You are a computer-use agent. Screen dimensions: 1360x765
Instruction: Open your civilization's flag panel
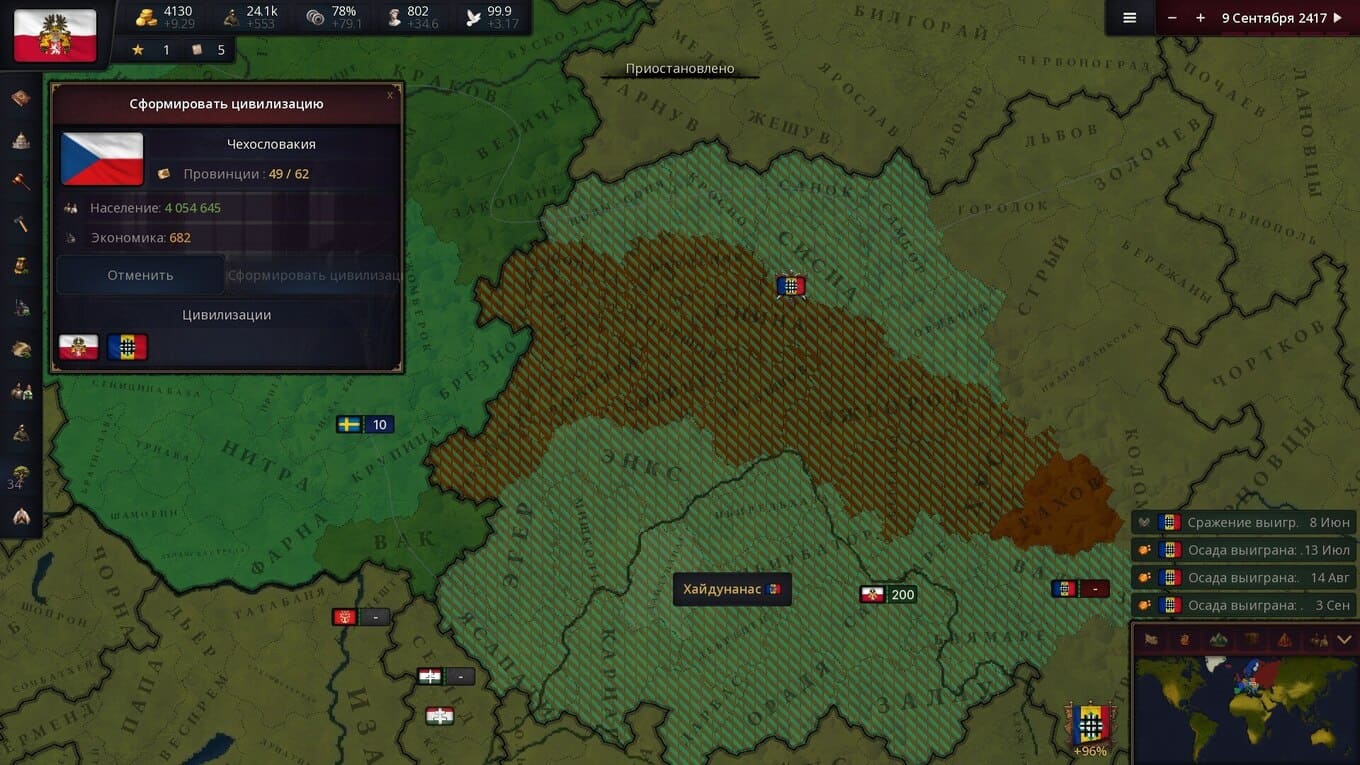(x=55, y=35)
